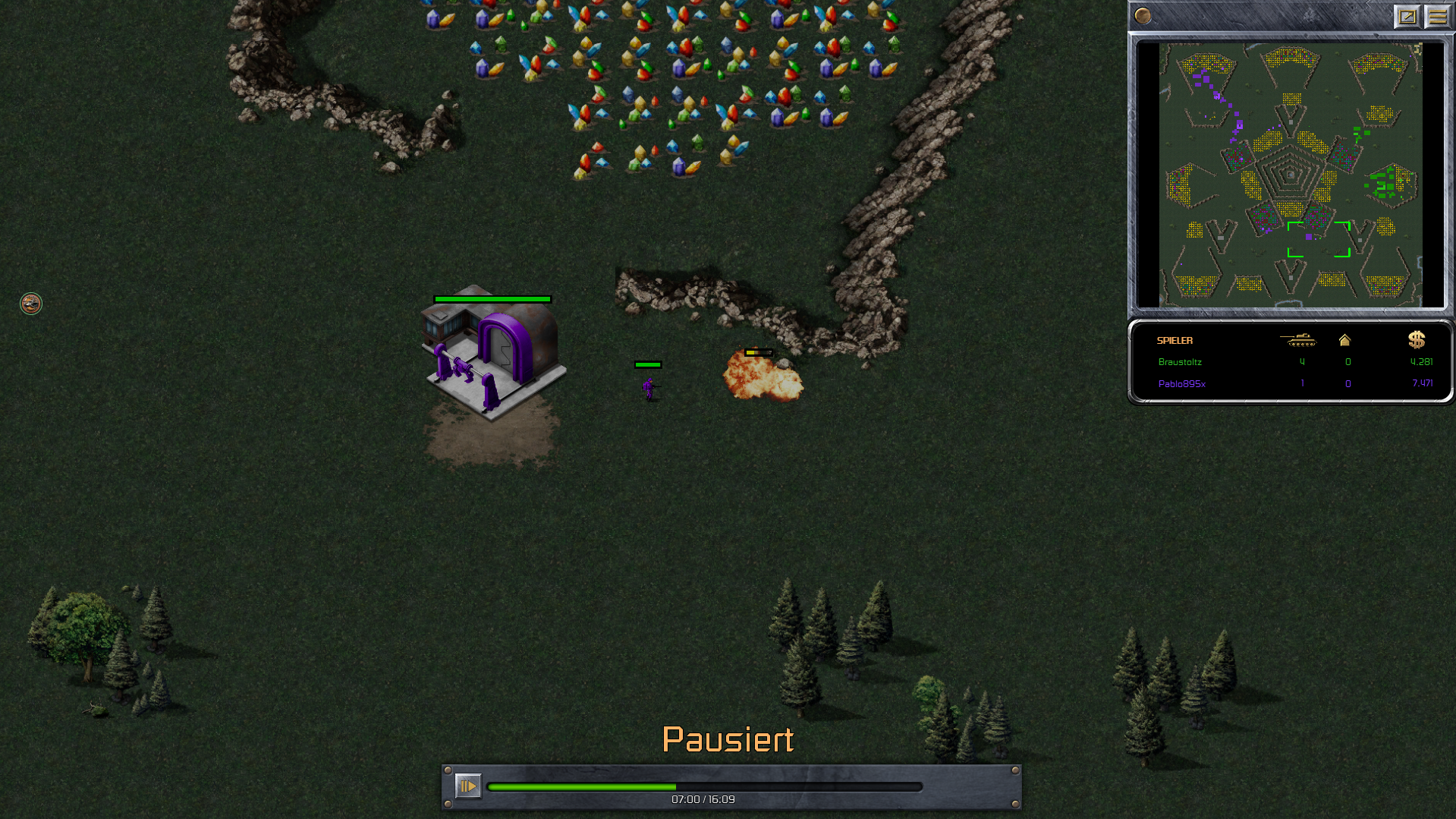The height and width of the screenshot is (819, 1456).
Task: Click the dollar credits column header
Action: tap(1417, 340)
